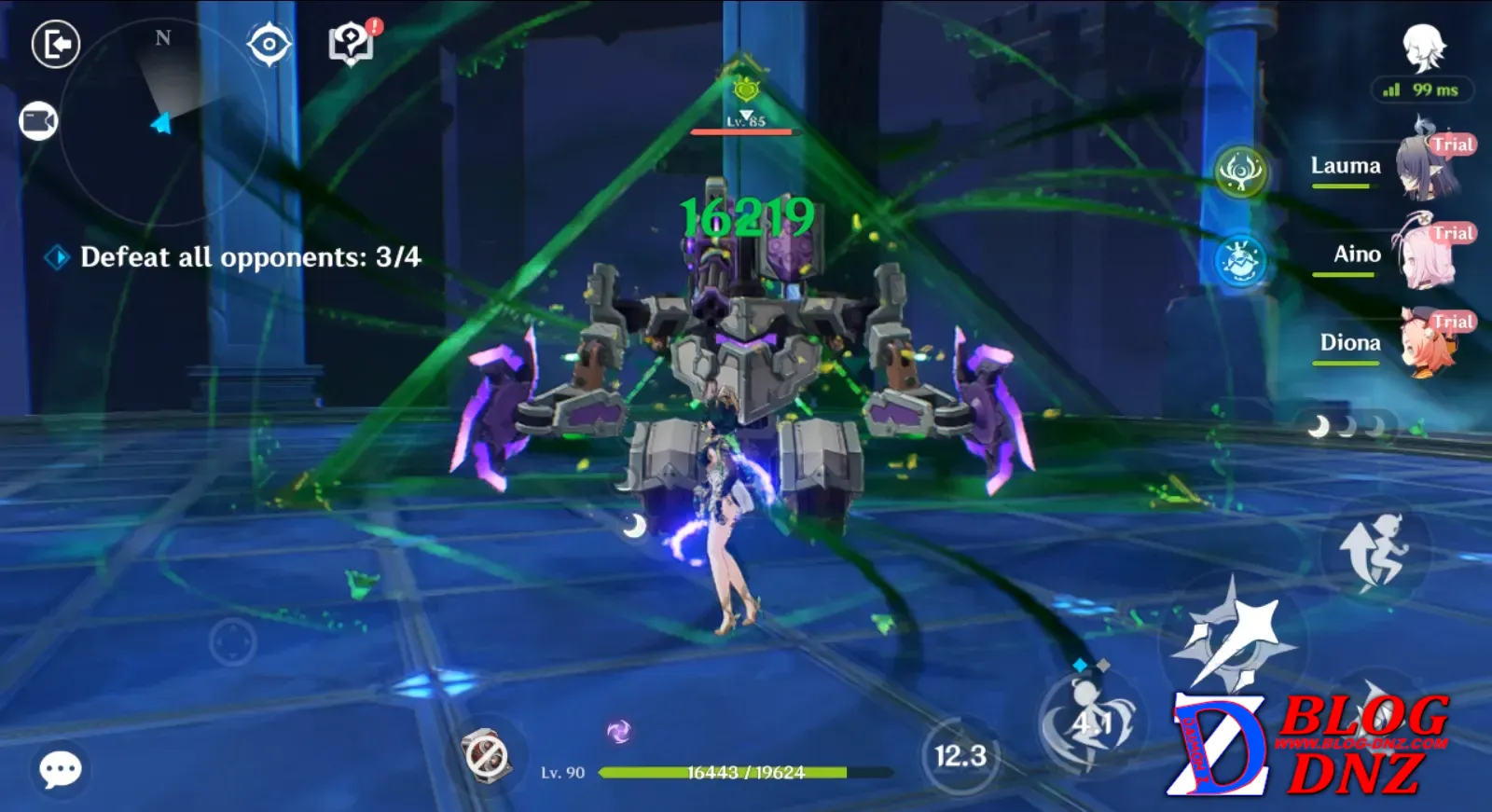
Task: Activate the sprint dash button
Action: (x=1375, y=552)
